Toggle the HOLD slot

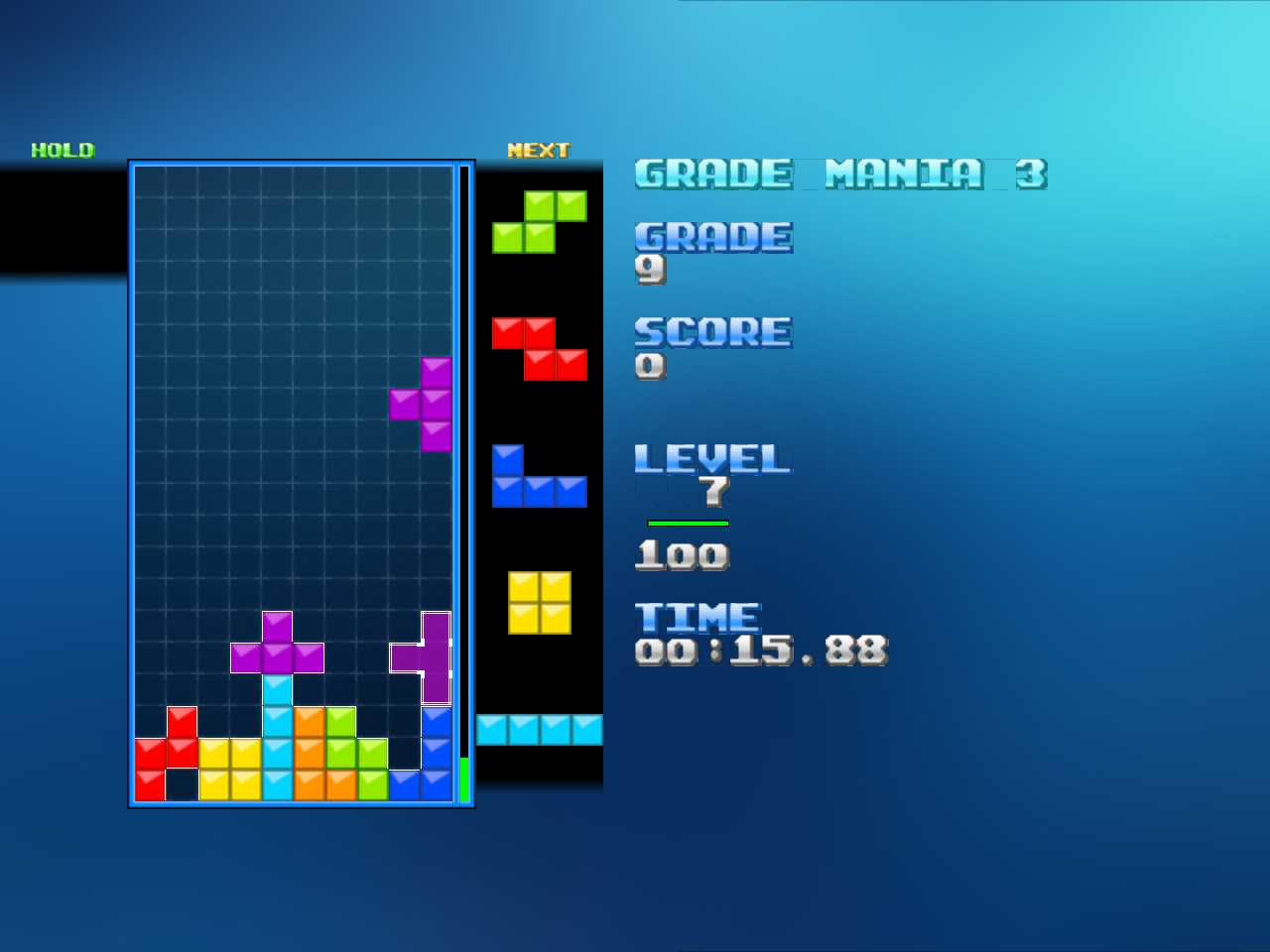[63, 151]
